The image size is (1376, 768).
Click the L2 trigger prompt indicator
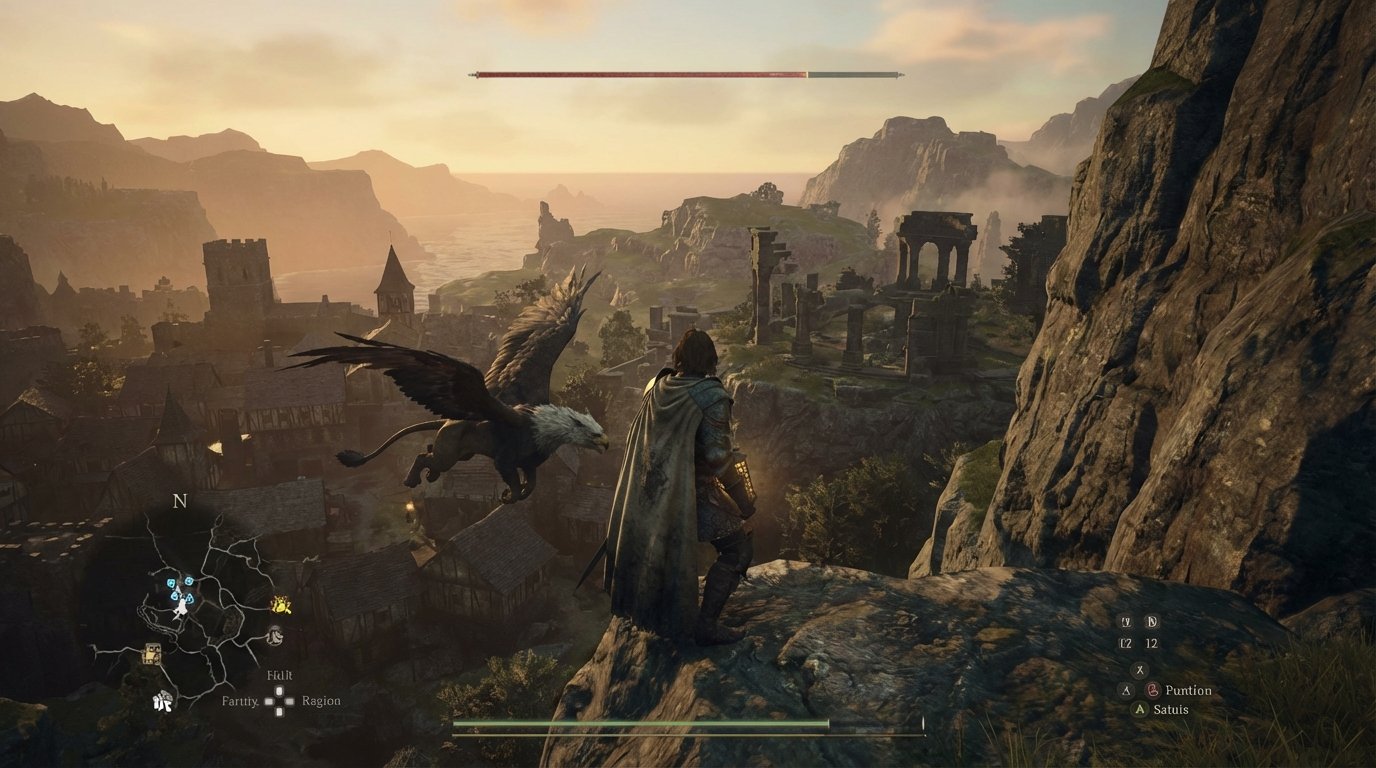(1126, 642)
